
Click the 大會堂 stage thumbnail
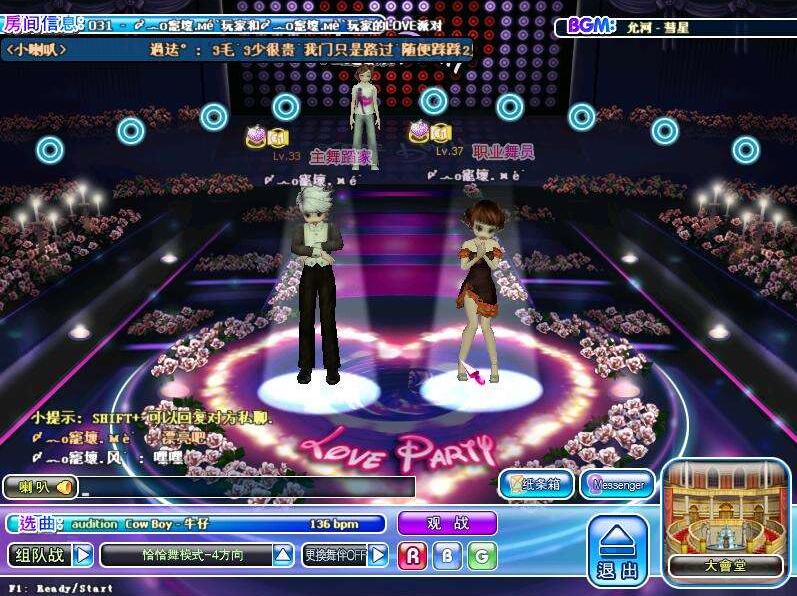[x=726, y=520]
